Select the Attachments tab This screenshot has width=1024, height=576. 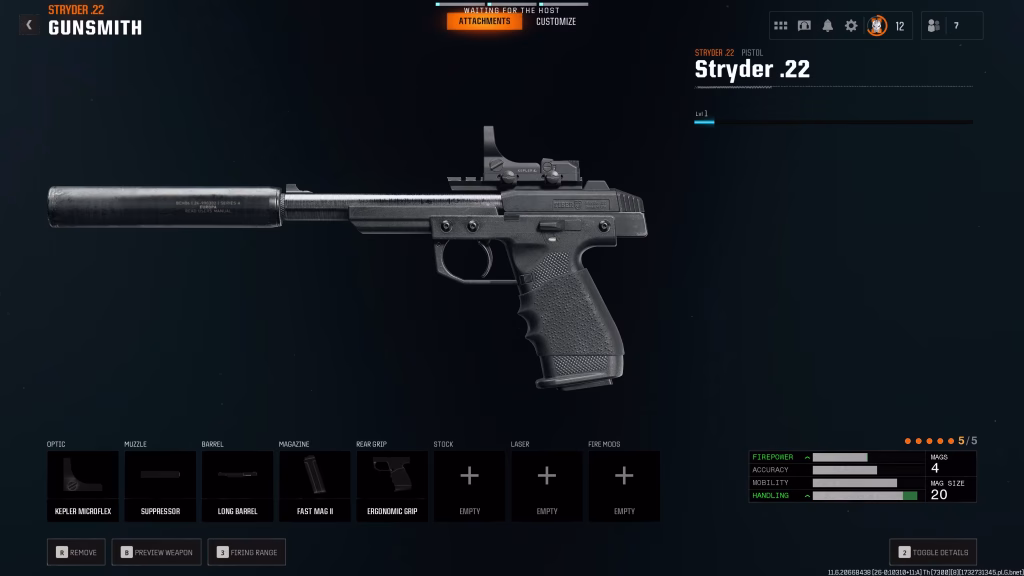(484, 21)
